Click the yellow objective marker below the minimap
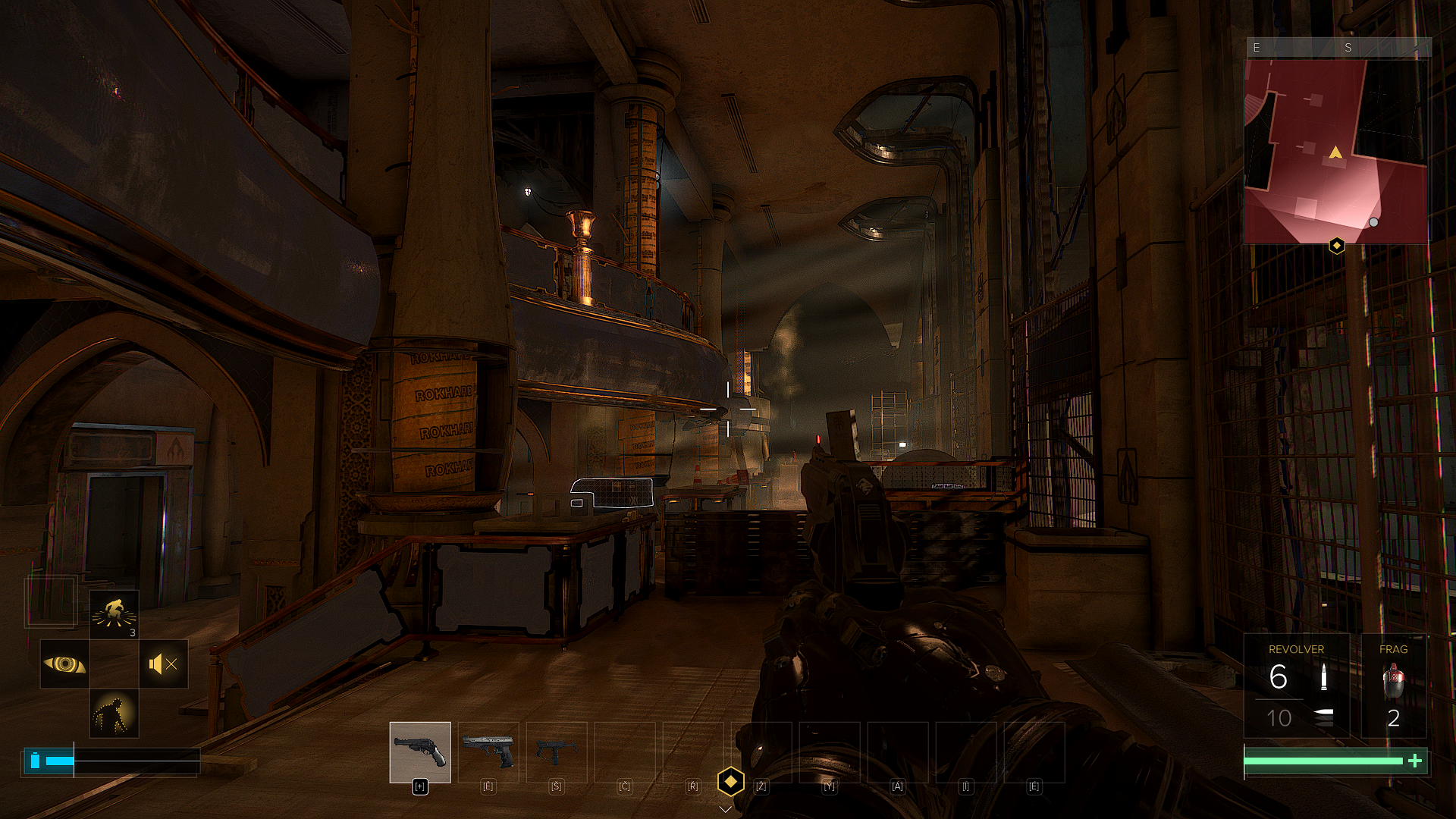Viewport: 1456px width, 819px height. pos(1337,246)
